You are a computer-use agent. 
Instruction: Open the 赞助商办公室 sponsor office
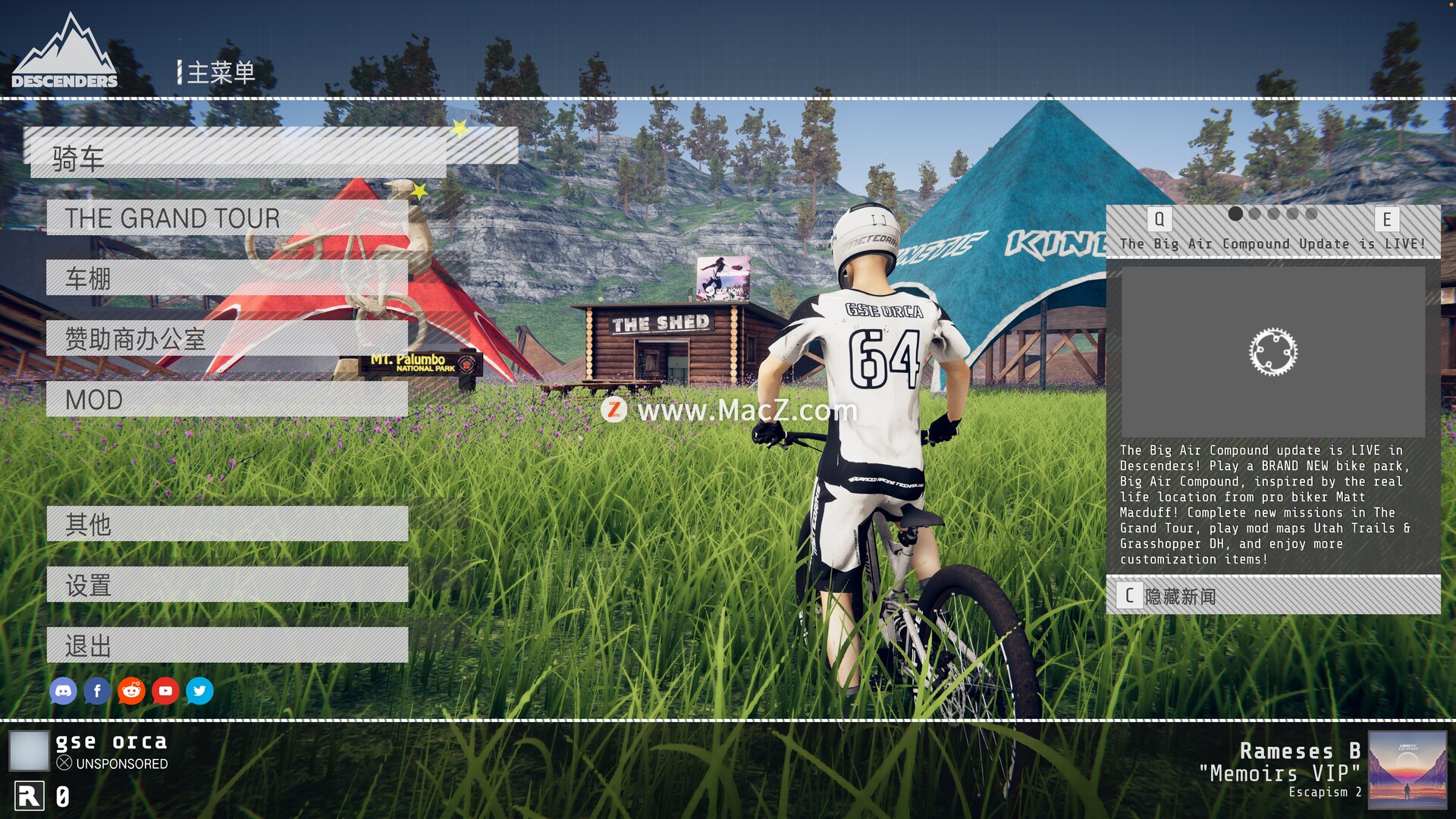227,339
